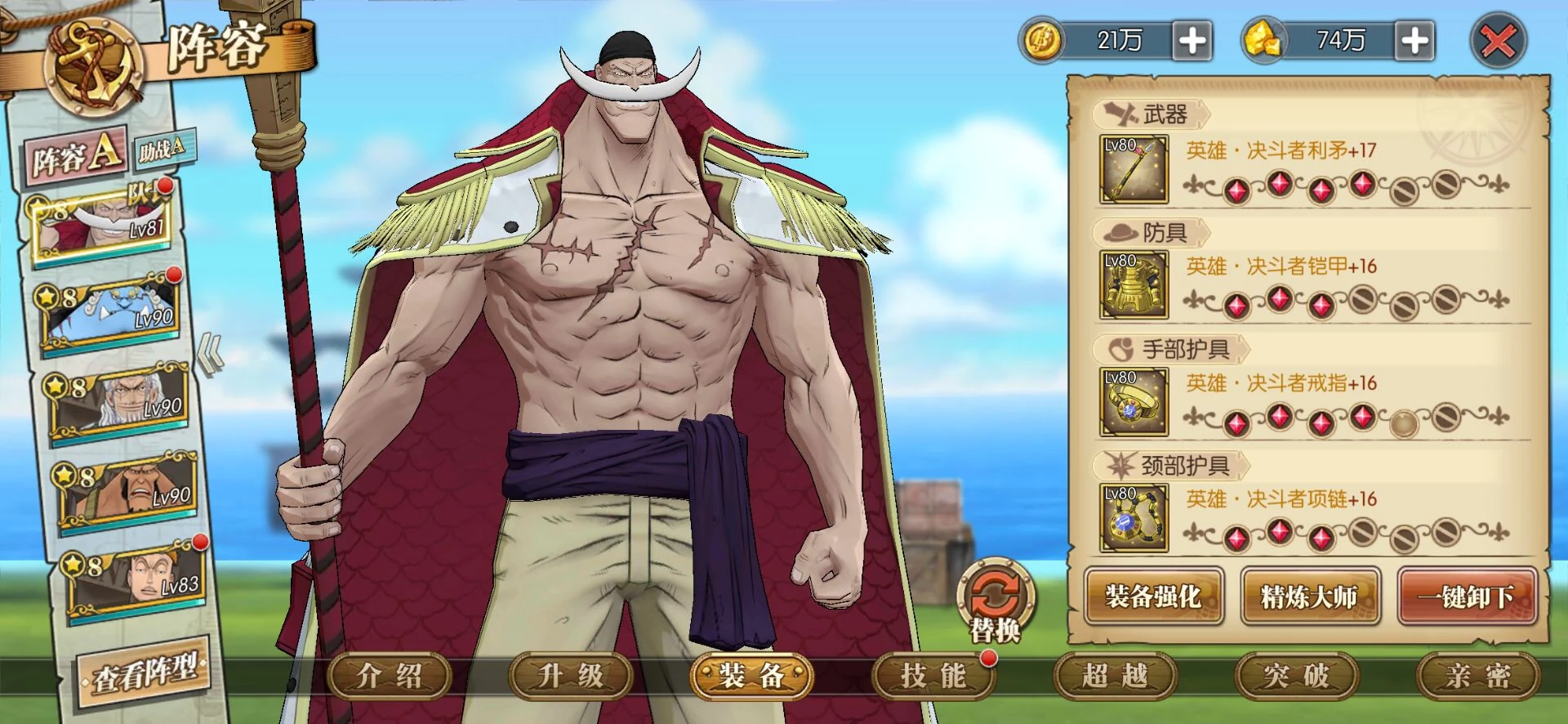Close the lineup screen with the red X
The image size is (1568, 724).
pos(1498,41)
